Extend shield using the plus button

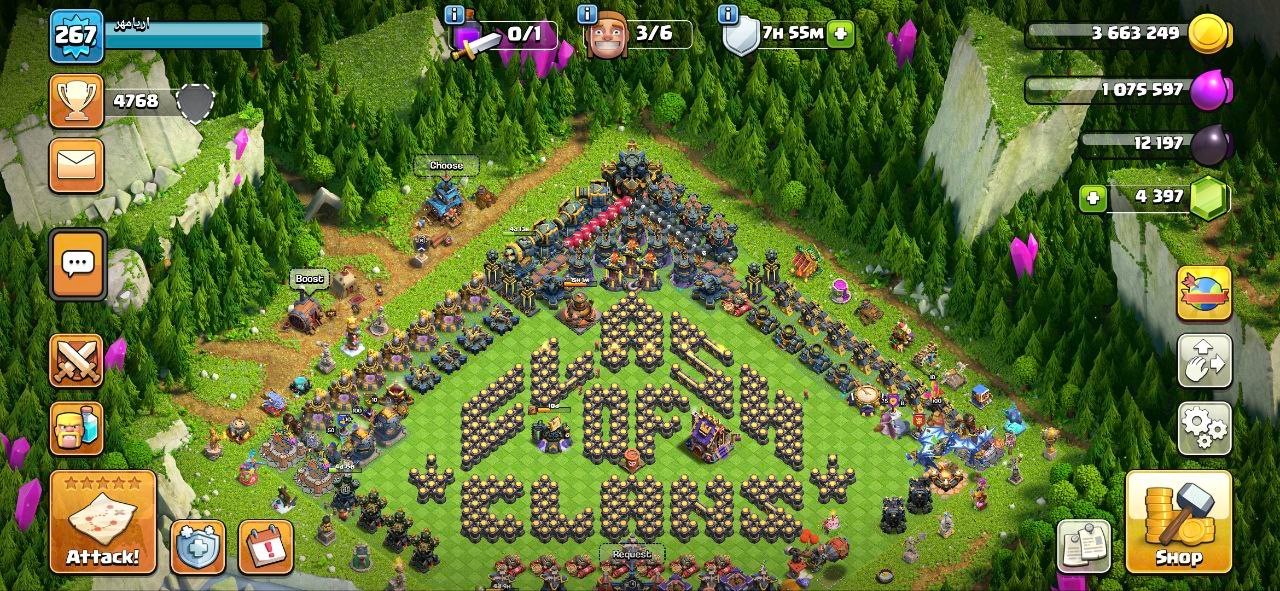coord(841,34)
